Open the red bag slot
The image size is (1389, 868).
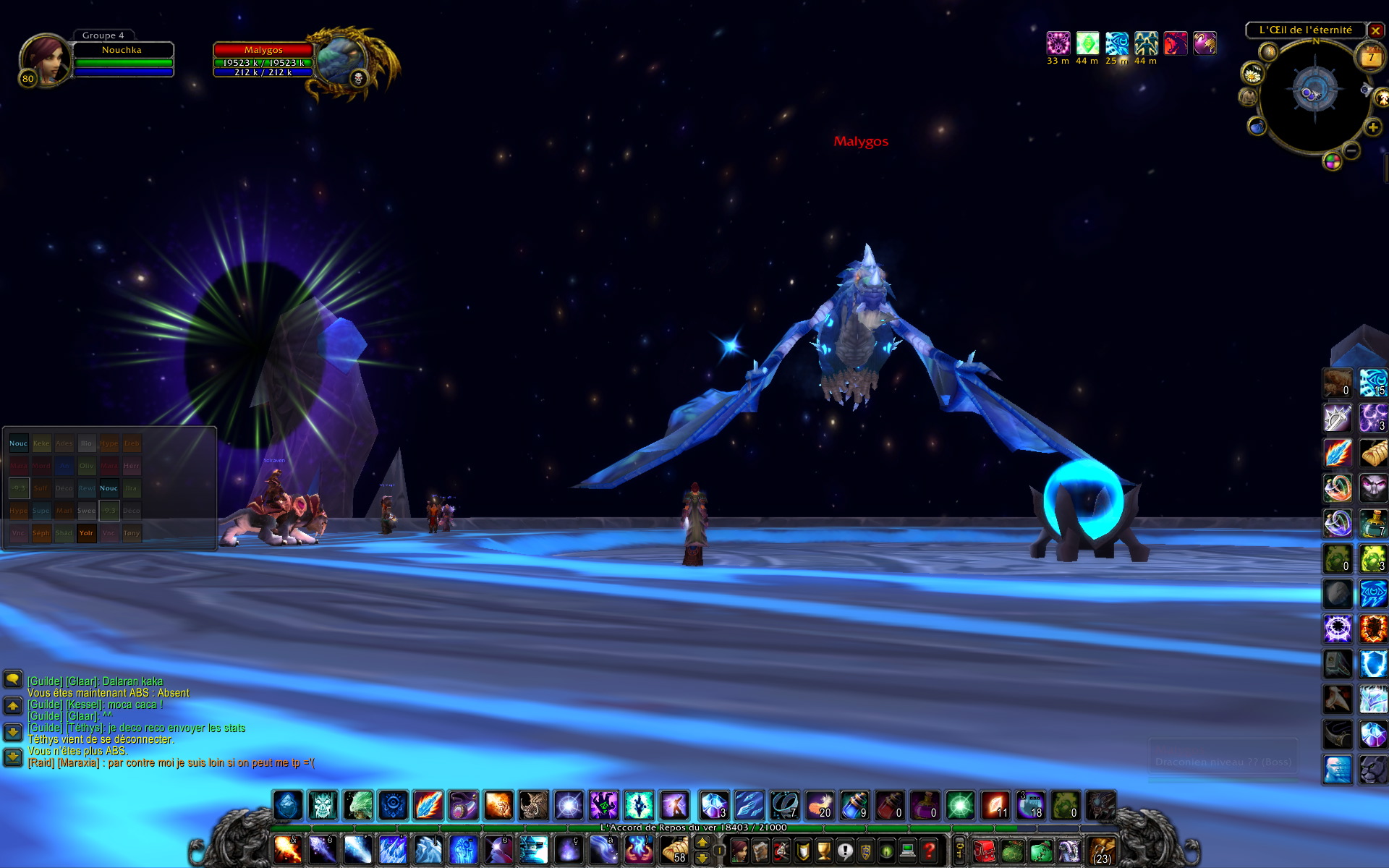pos(982,851)
